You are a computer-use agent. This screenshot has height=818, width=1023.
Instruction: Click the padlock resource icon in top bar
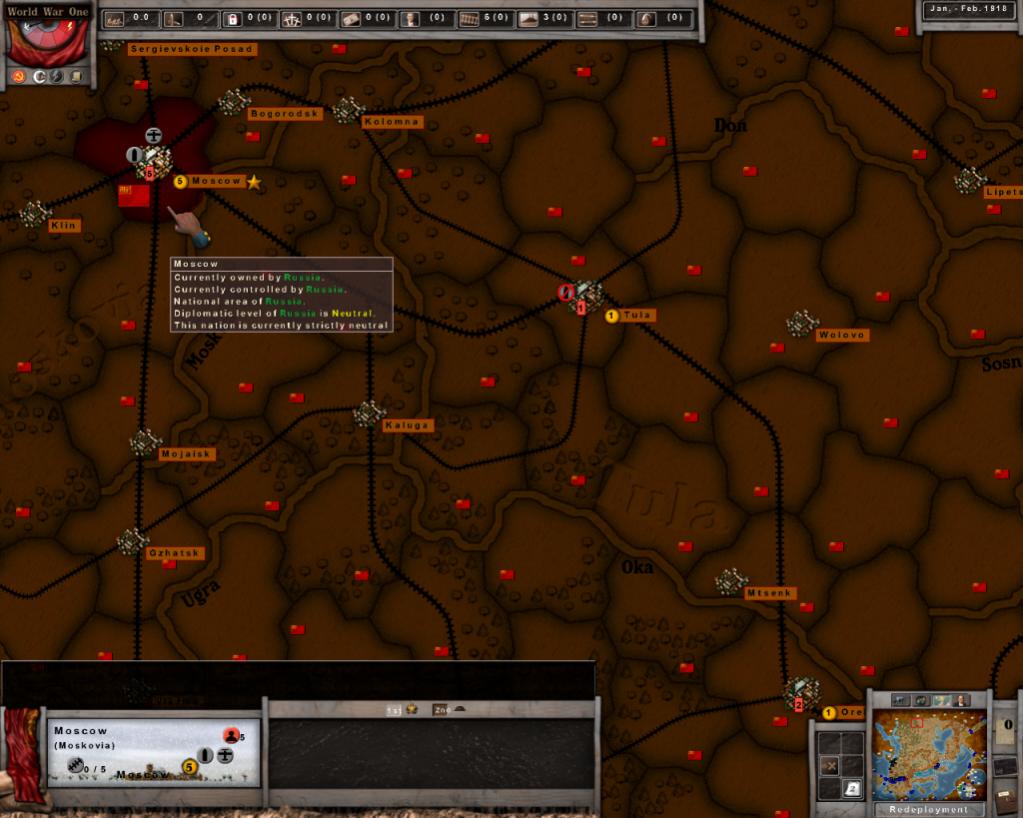pyautogui.click(x=232, y=18)
